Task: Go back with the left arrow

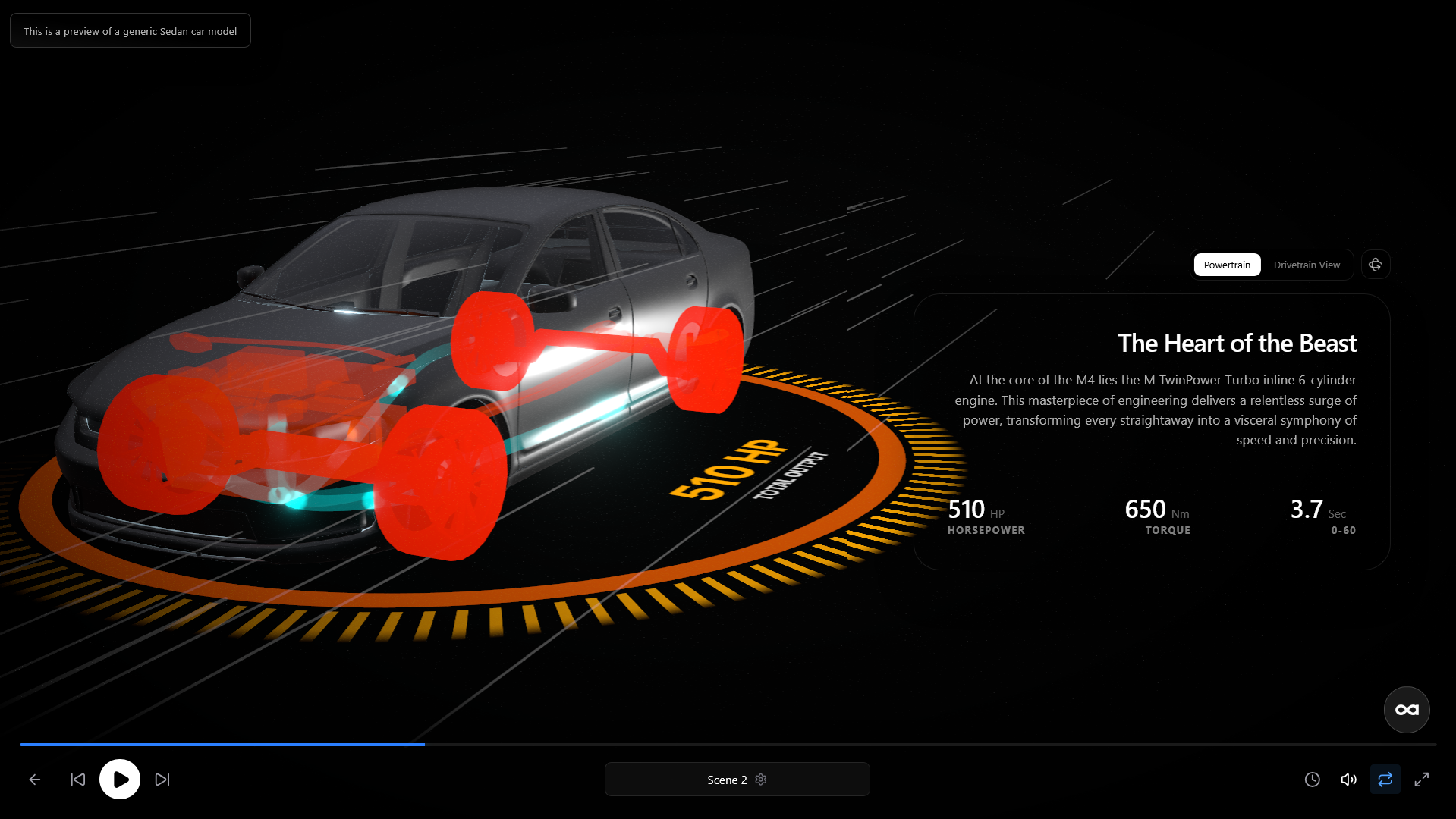Action: pos(35,780)
